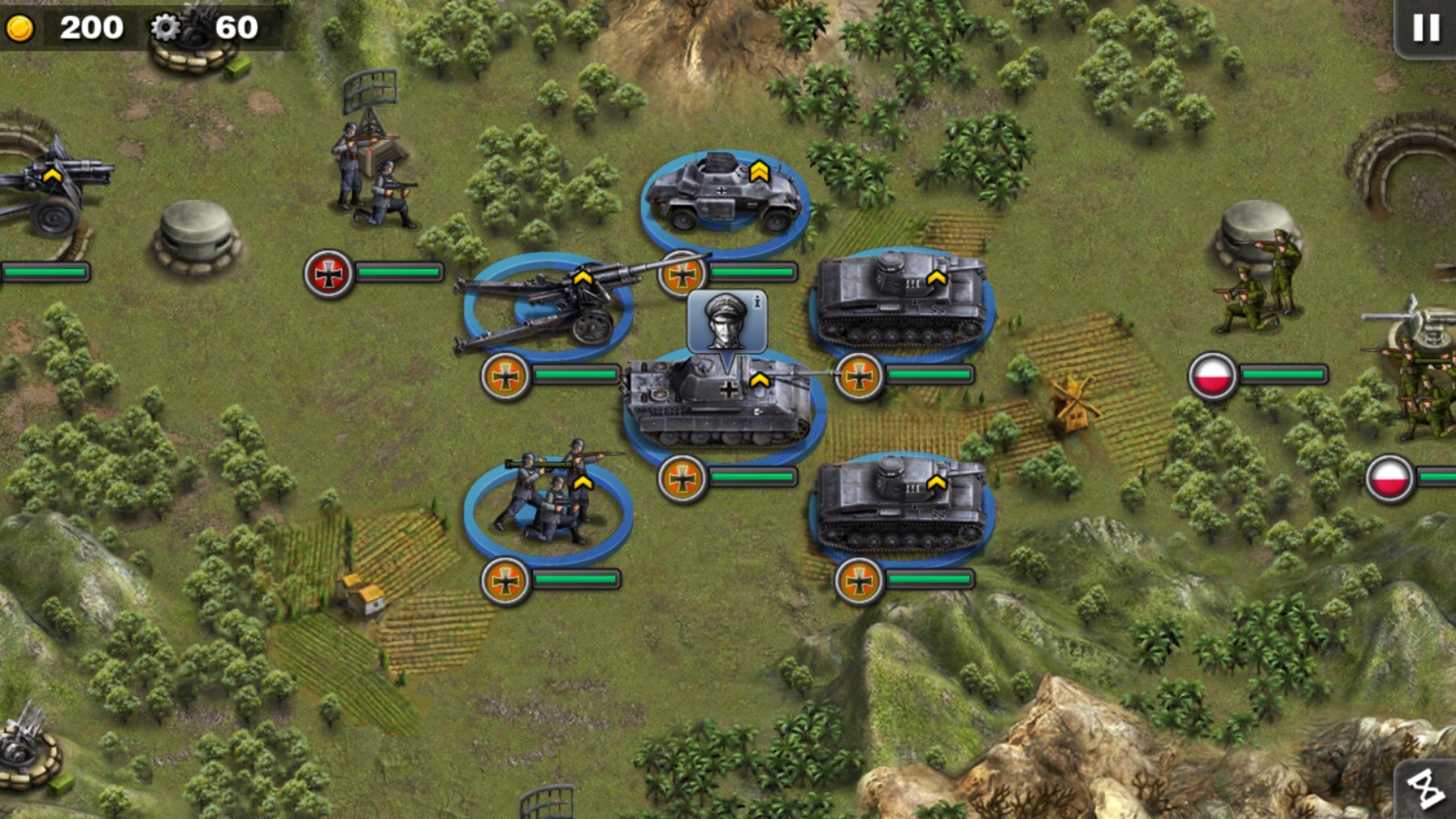Open the general's portrait info
The height and width of the screenshot is (819, 1456).
[727, 321]
